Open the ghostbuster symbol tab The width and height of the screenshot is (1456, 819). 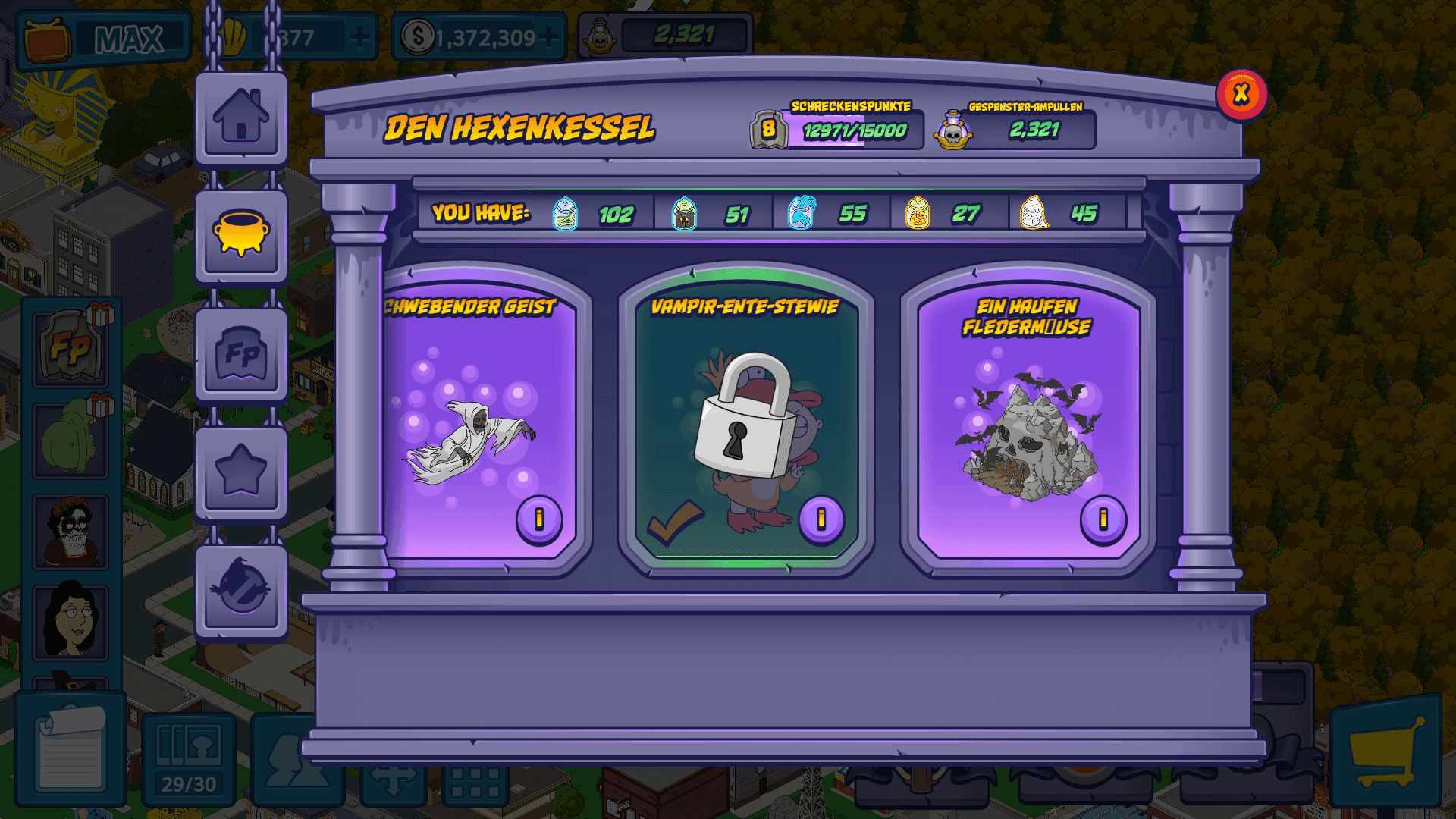pyautogui.click(x=241, y=588)
